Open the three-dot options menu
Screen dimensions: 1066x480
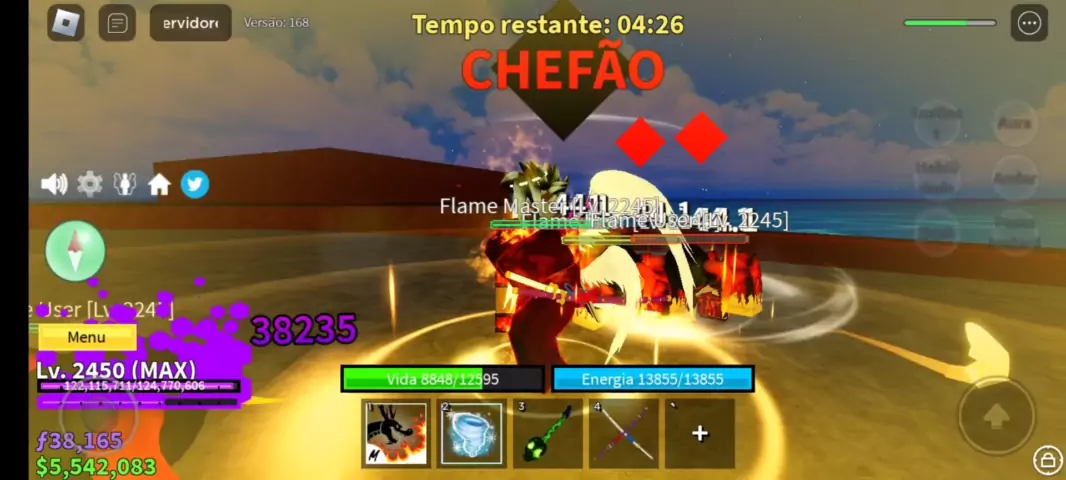click(1029, 23)
